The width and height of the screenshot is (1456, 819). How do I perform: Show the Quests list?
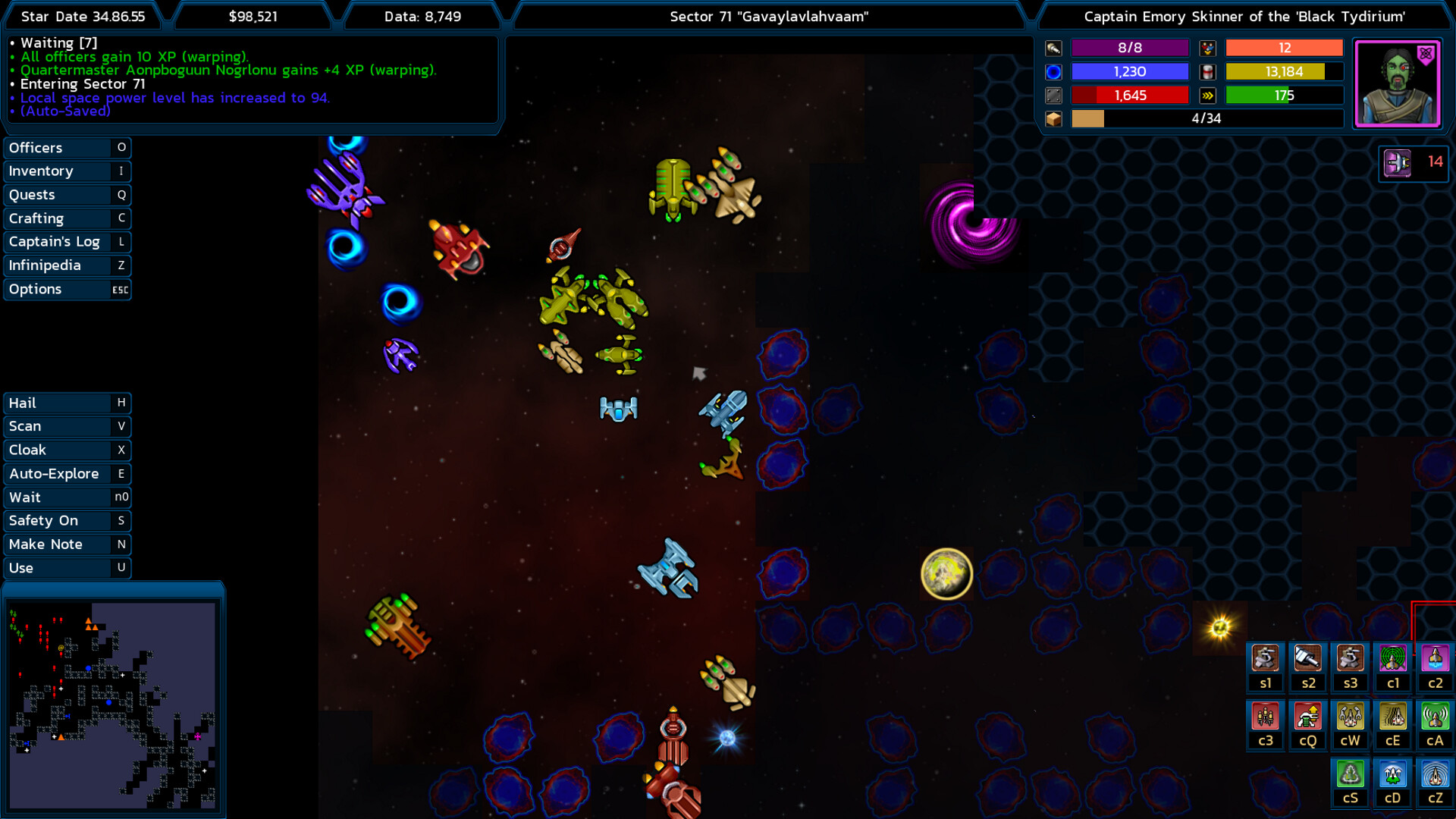tap(67, 195)
